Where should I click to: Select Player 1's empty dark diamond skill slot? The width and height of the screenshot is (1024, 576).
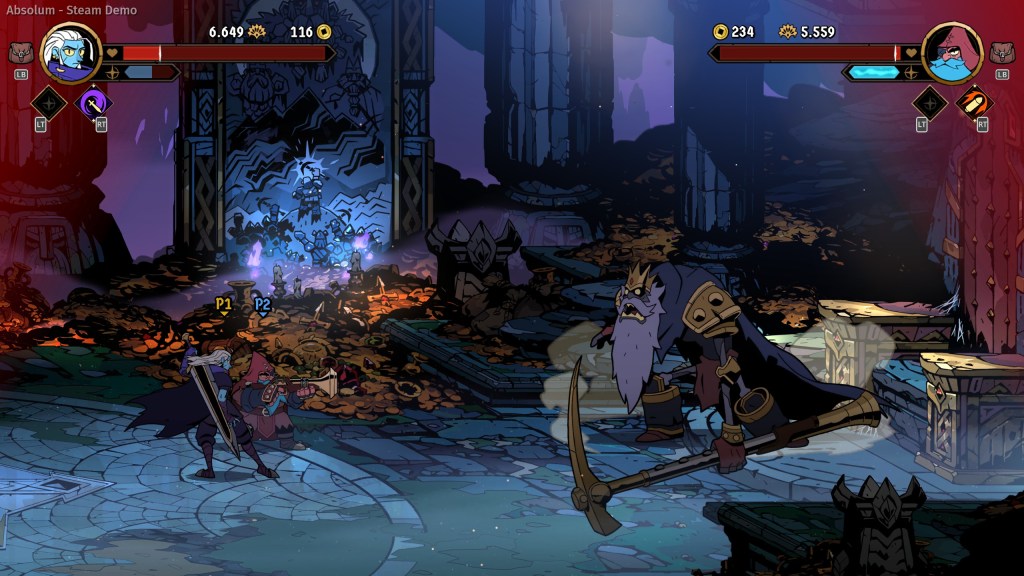[48, 102]
